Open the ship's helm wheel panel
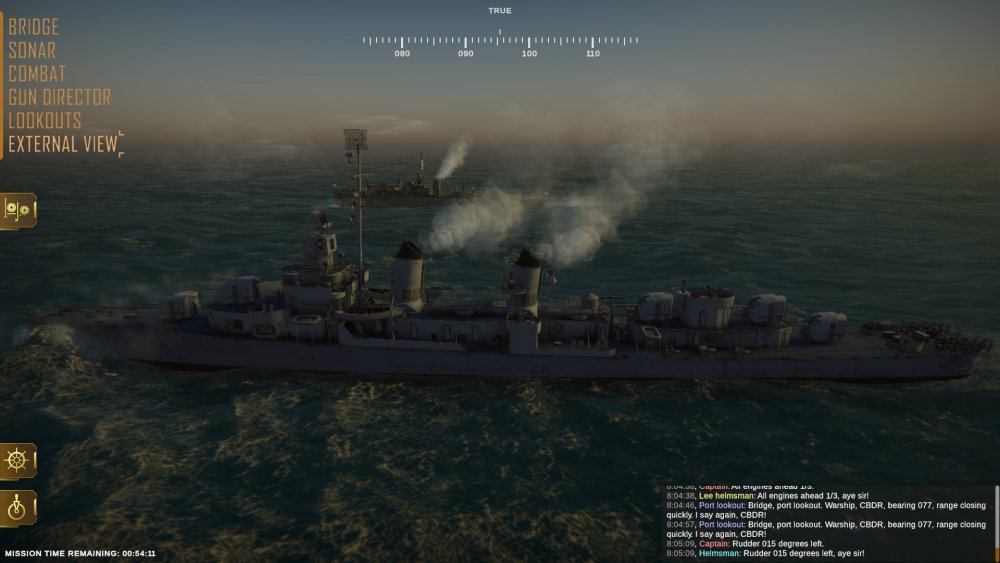The width and height of the screenshot is (1000, 563). click(19, 461)
